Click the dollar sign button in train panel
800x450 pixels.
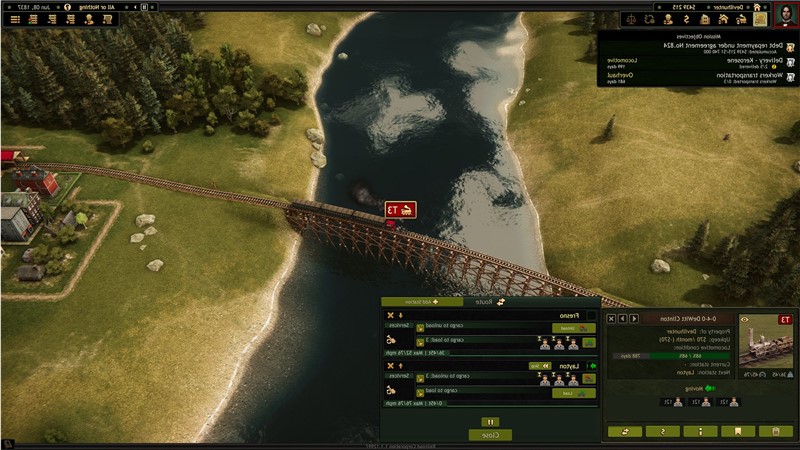[661, 431]
